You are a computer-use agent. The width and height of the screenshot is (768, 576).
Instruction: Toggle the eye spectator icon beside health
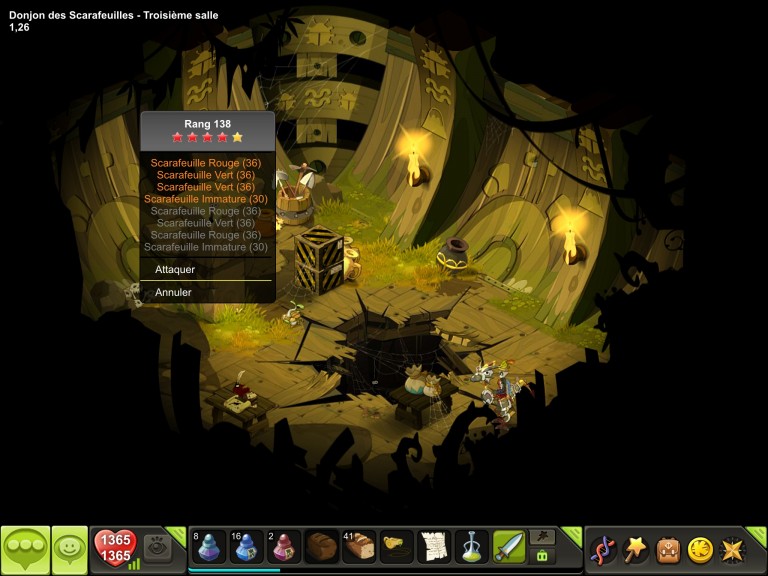157,548
